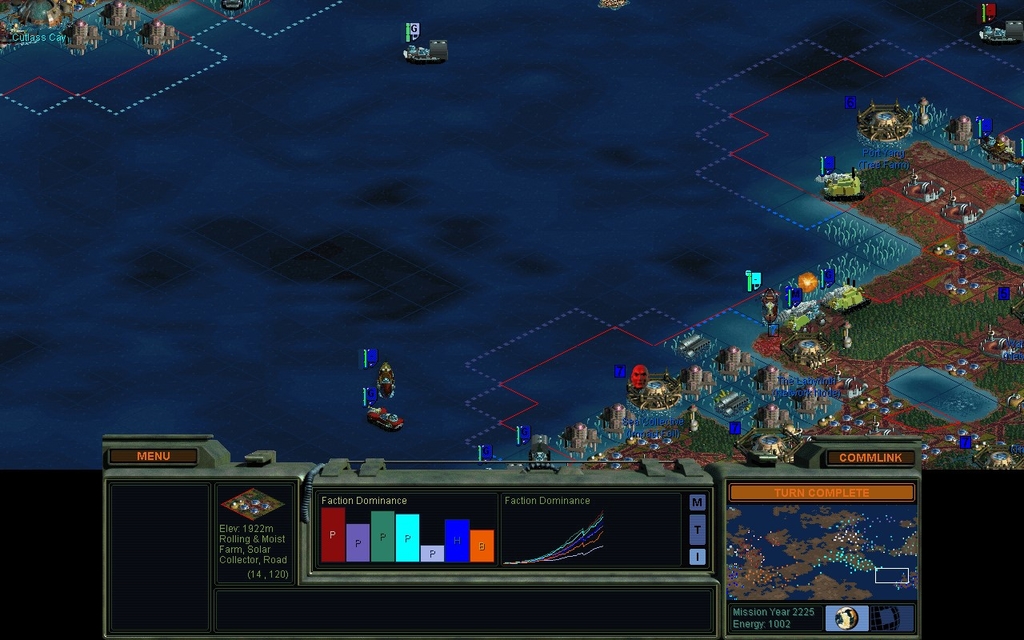Open the COMMLINK panel
Viewport: 1024px width, 640px height.
click(870, 458)
